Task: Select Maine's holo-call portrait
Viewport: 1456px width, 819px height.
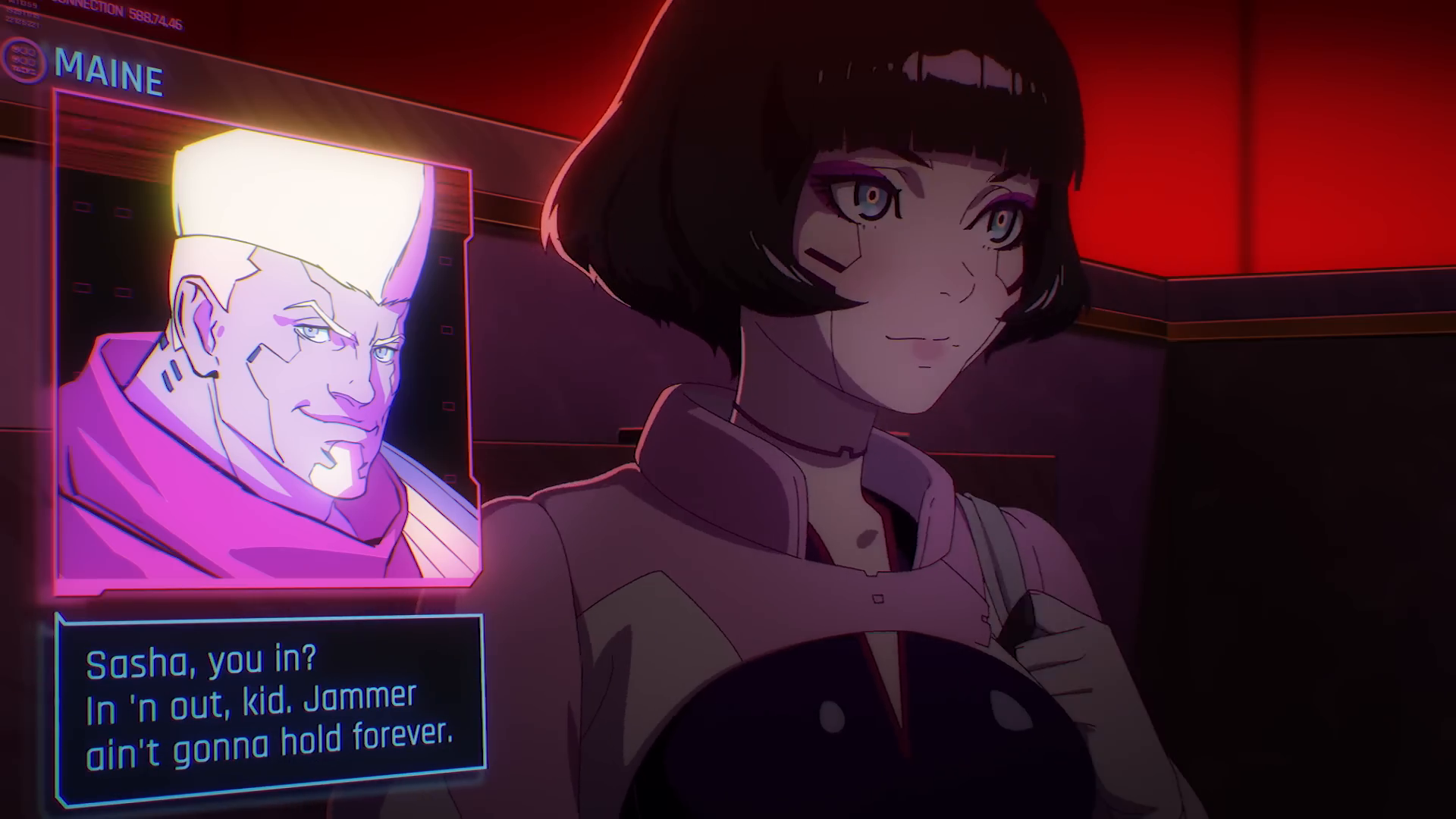Action: (x=267, y=341)
